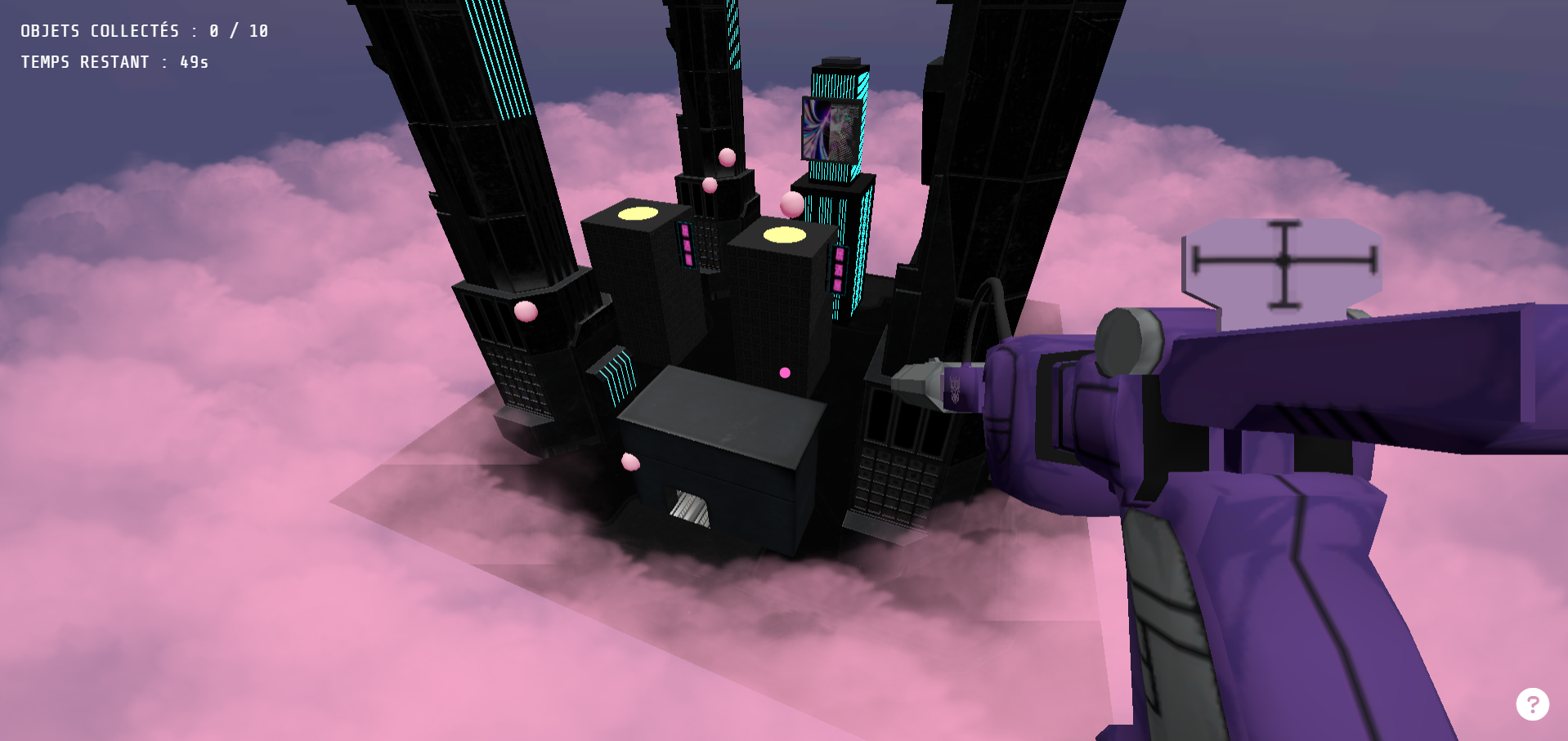Screen dimensions: 1568x741
Task: Click the TEMPS RESTANT timer display
Action: (x=114, y=61)
